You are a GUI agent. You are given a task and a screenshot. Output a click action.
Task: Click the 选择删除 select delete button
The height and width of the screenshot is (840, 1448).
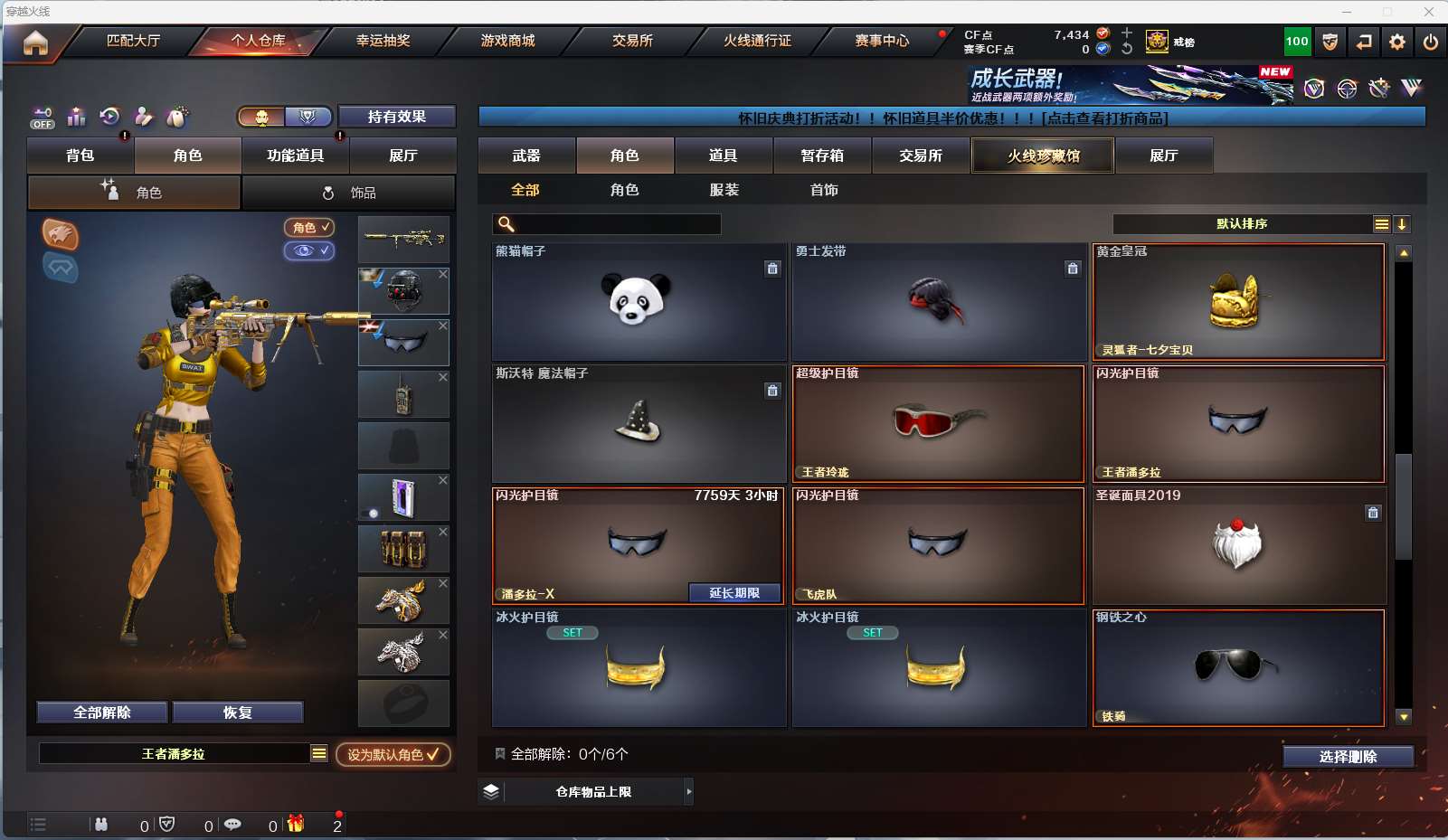point(1348,757)
